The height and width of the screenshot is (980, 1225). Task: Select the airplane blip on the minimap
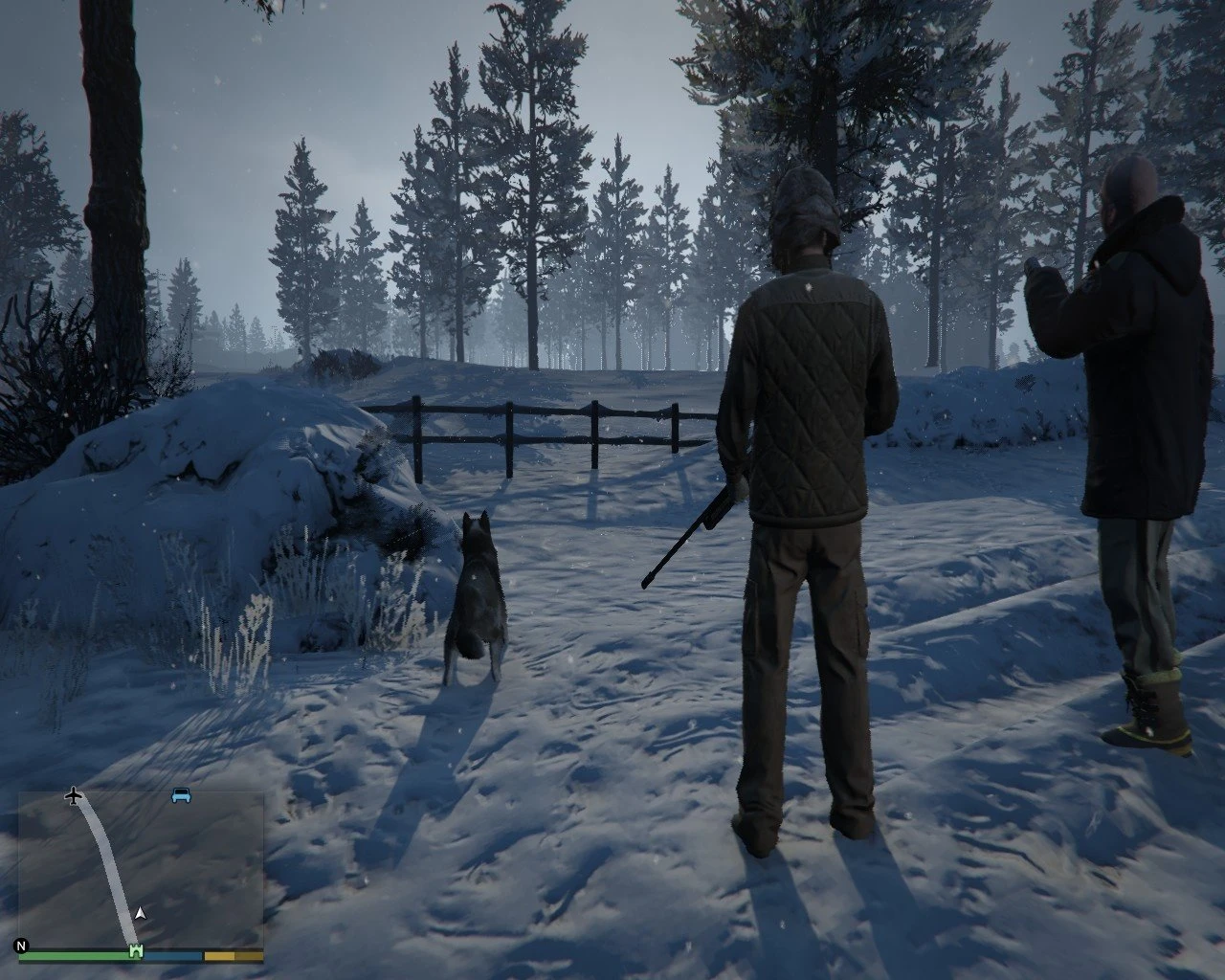click(x=74, y=795)
